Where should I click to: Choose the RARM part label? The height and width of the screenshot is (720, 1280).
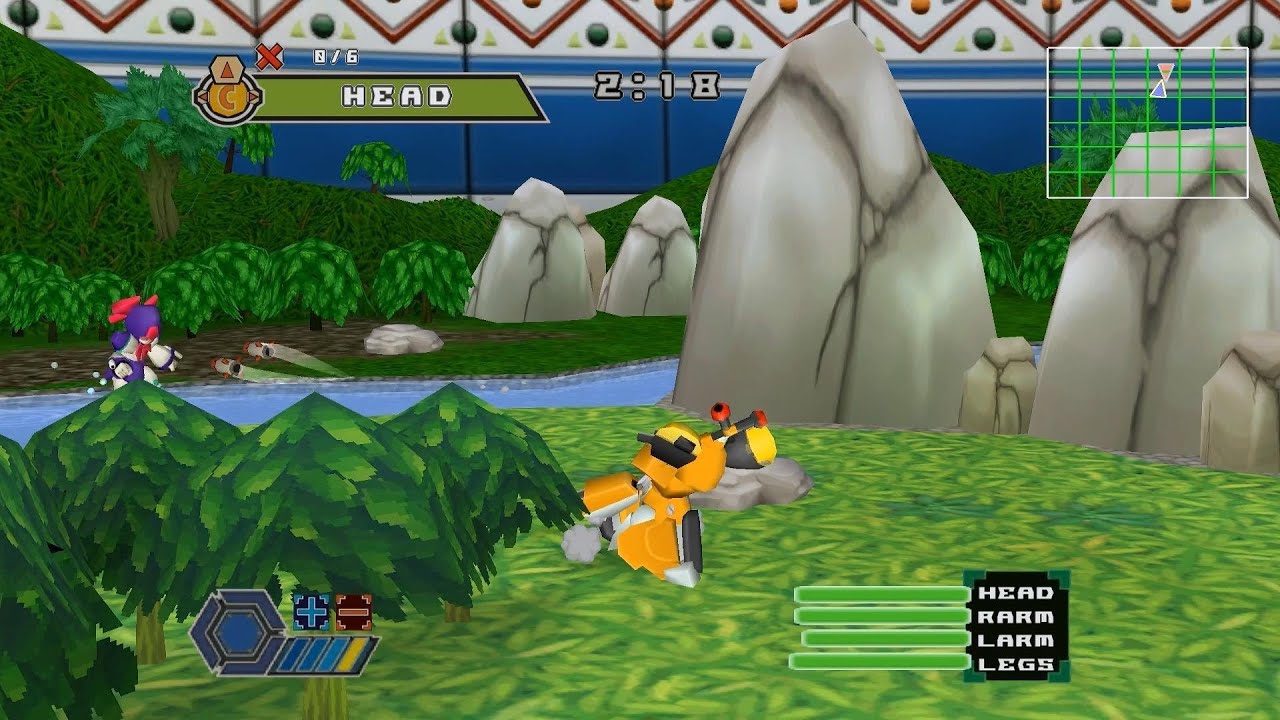pyautogui.click(x=1015, y=617)
